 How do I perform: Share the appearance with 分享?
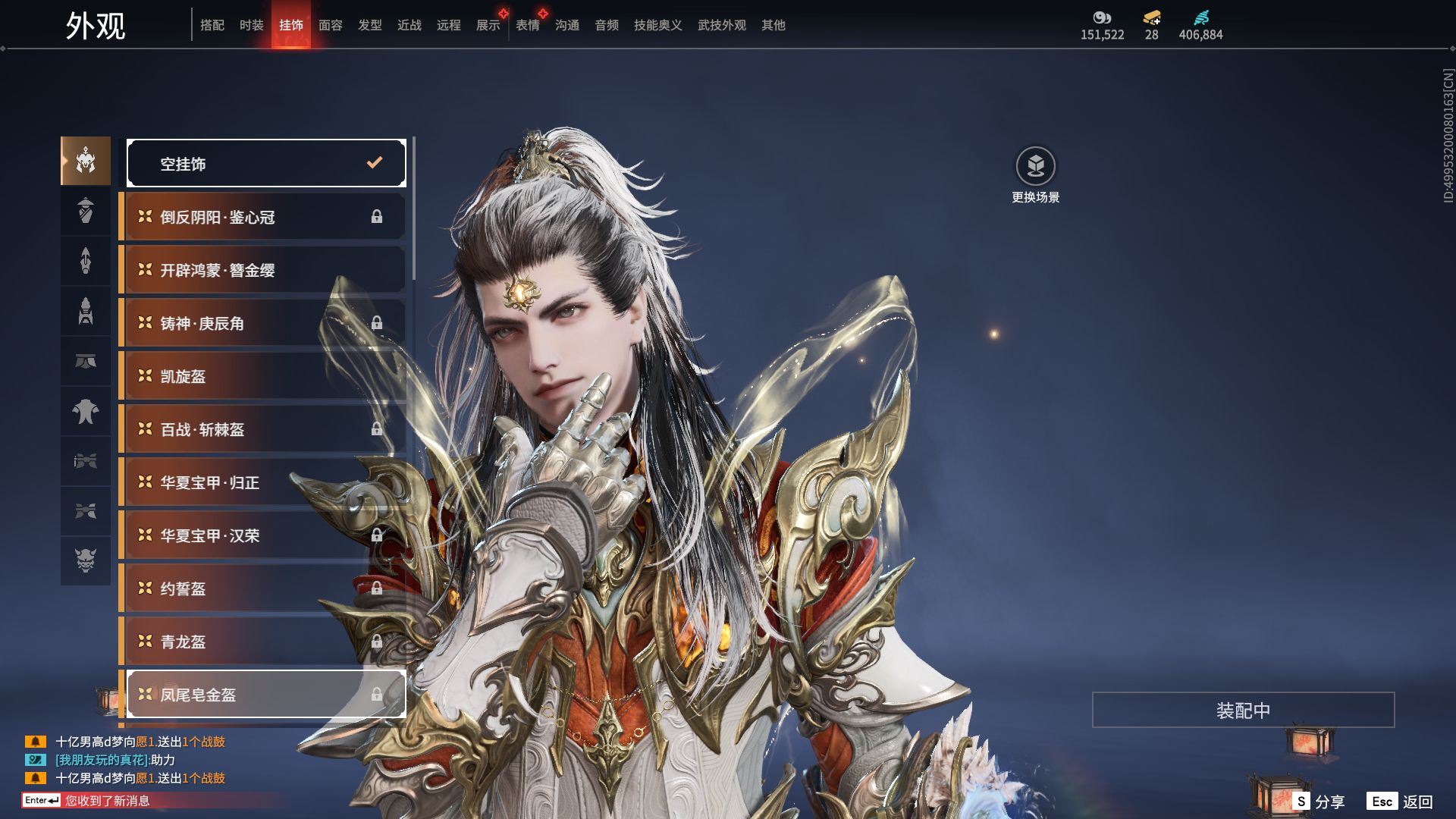pos(1319,802)
